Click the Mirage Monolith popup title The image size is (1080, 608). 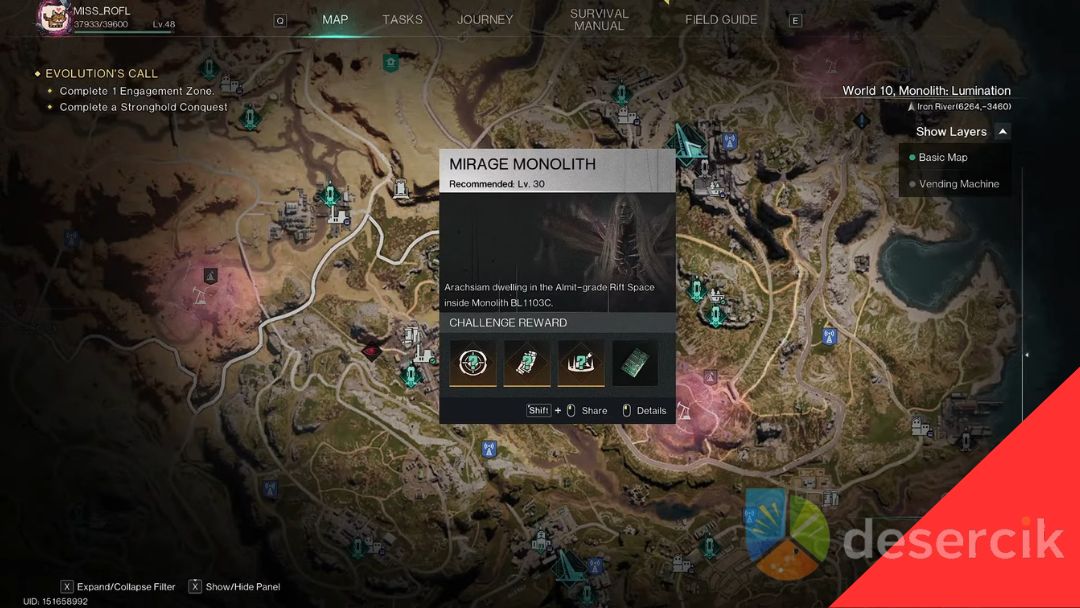[522, 164]
